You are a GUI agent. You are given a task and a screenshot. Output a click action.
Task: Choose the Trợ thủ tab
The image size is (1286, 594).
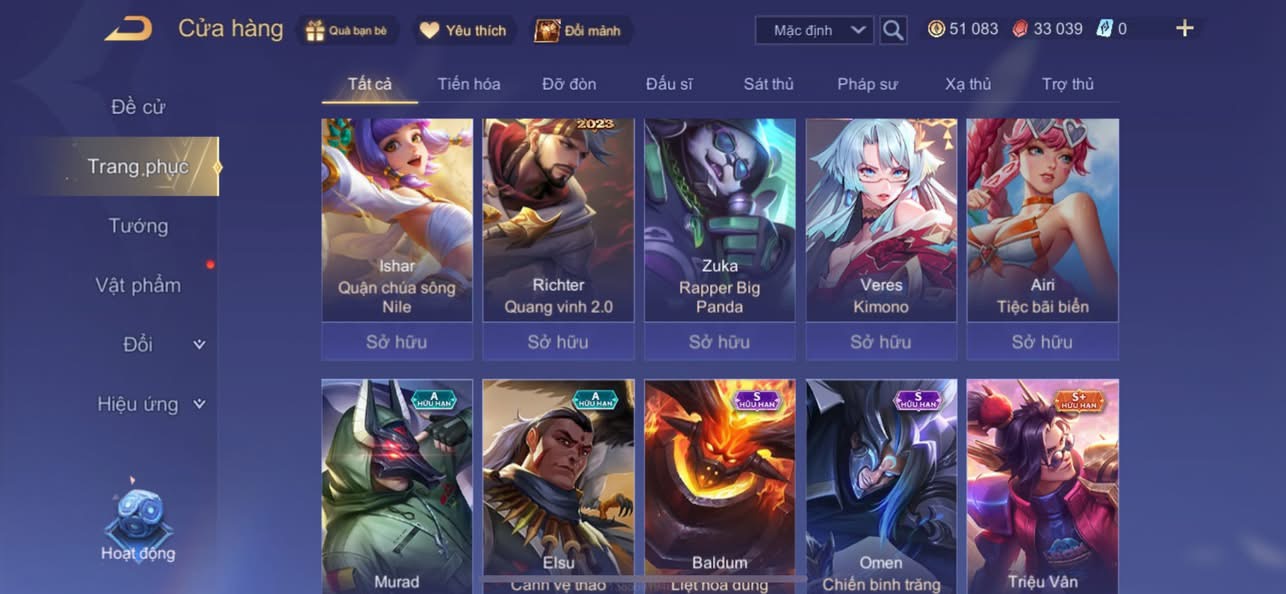coord(1068,84)
